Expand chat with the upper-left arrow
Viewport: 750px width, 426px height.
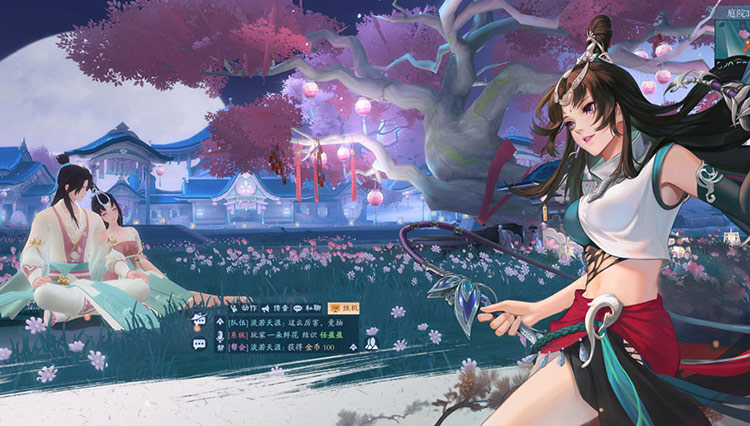(219, 322)
